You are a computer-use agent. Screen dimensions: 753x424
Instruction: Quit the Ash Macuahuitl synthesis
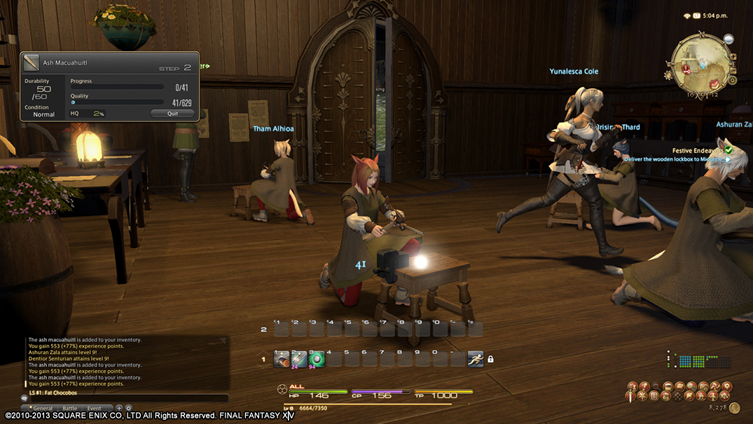172,113
